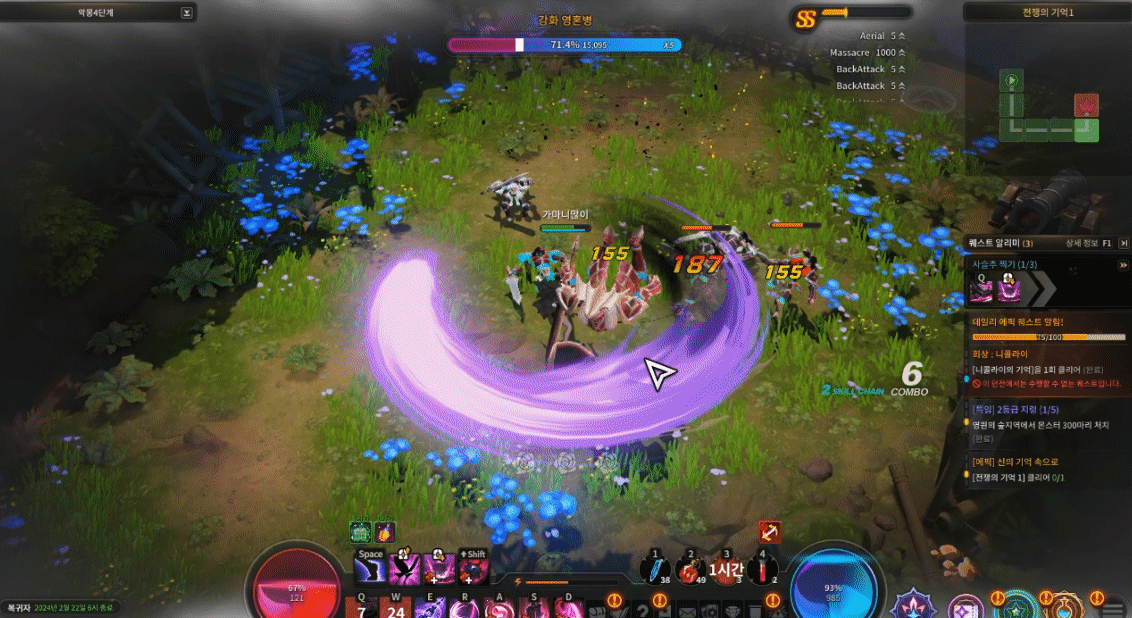
Task: Expand the 사슬주 찍기 combo guide arrows
Action: click(x=1042, y=288)
